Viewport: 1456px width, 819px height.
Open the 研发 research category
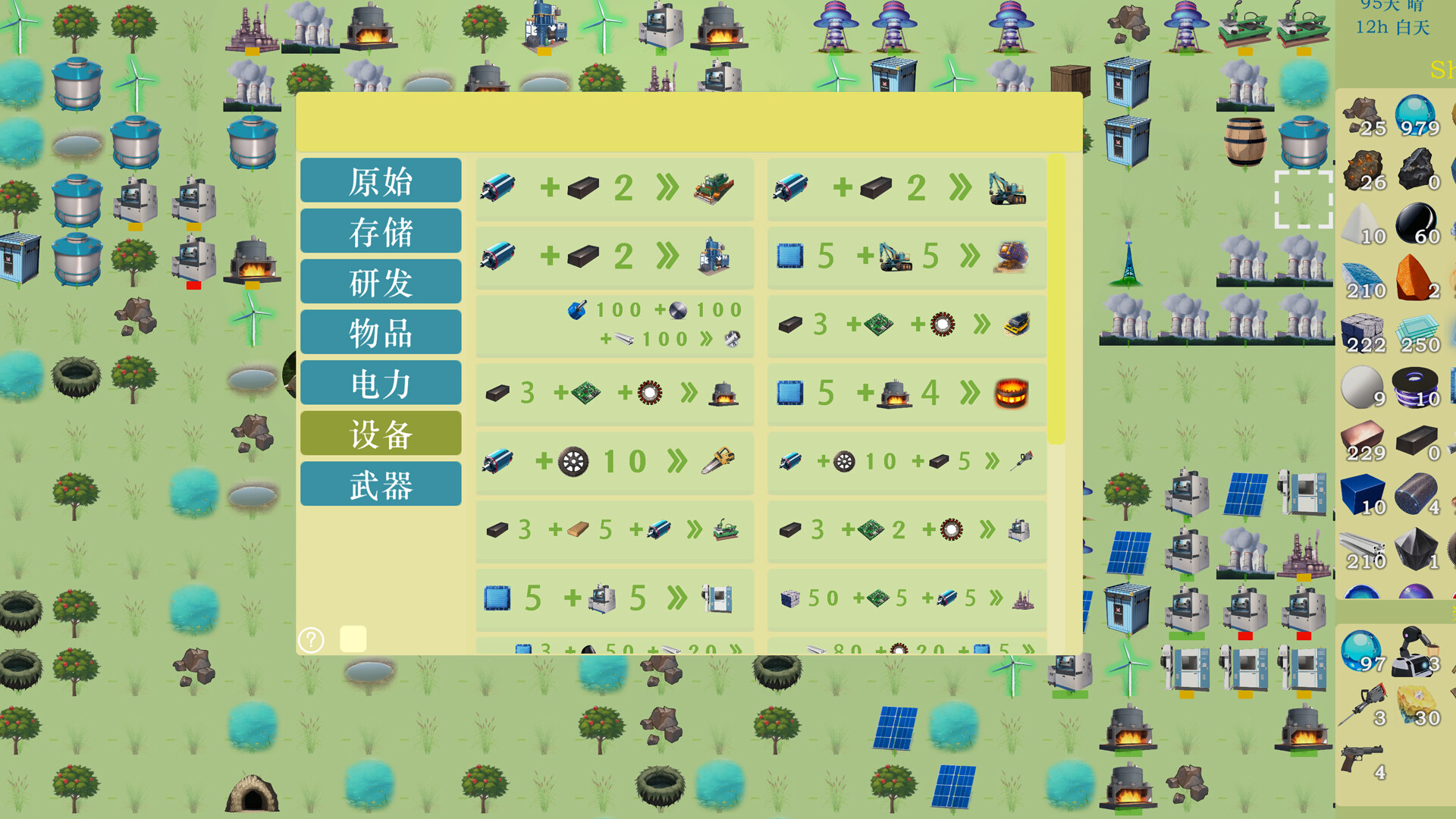[x=381, y=282]
